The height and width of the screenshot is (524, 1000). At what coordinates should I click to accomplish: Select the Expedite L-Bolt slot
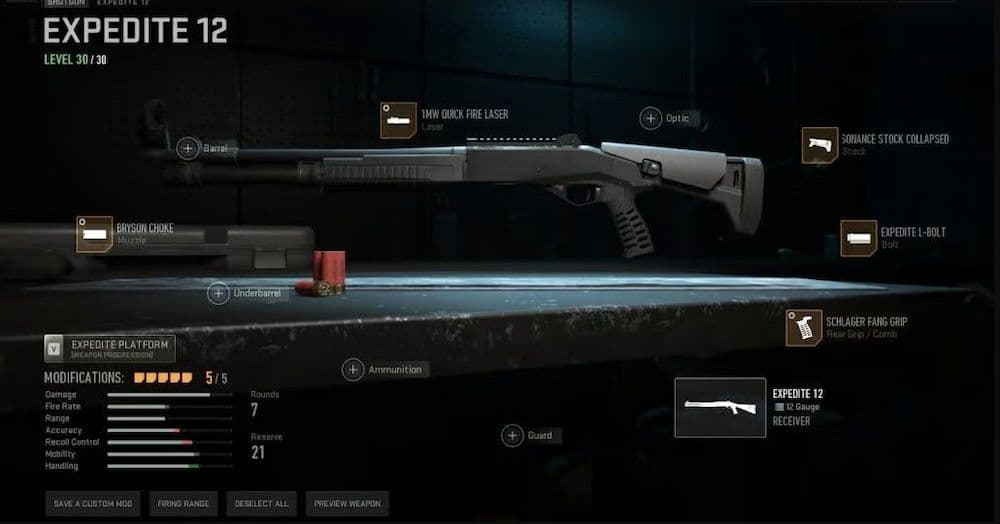pos(858,238)
